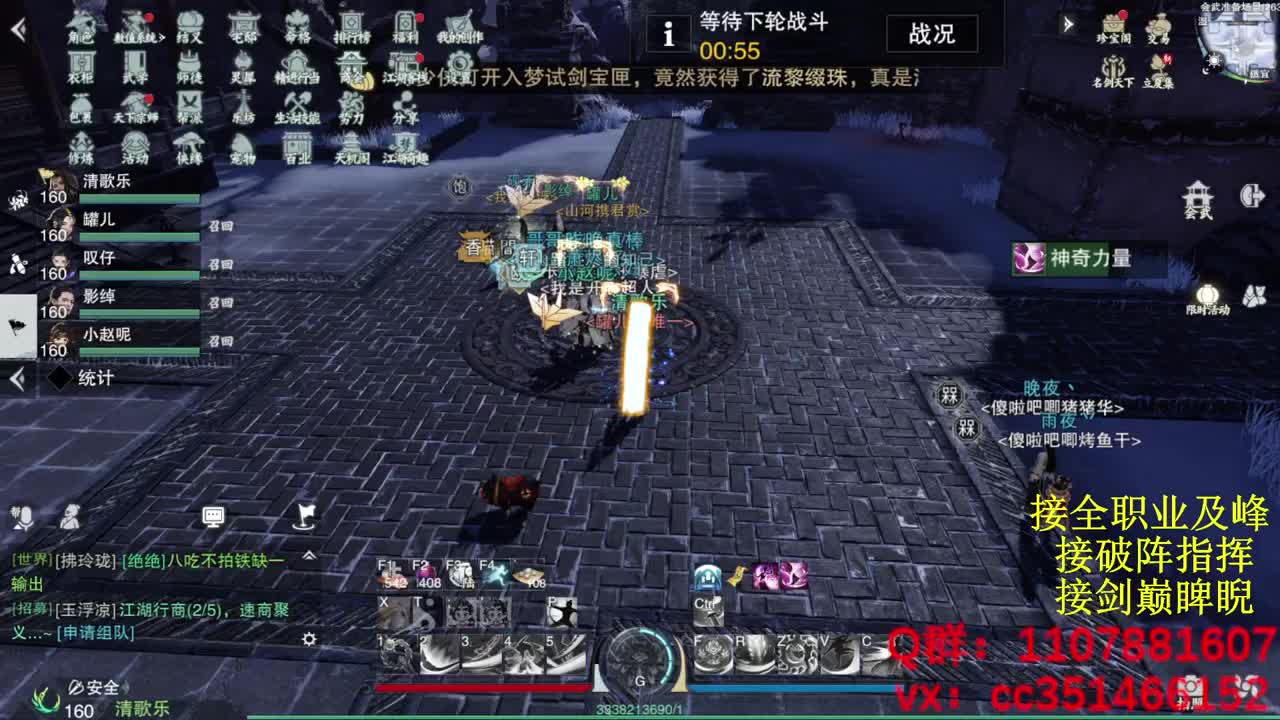Expand 江湖客栈 using its arrow
Screen dimensions: 1280x720
[433, 77]
